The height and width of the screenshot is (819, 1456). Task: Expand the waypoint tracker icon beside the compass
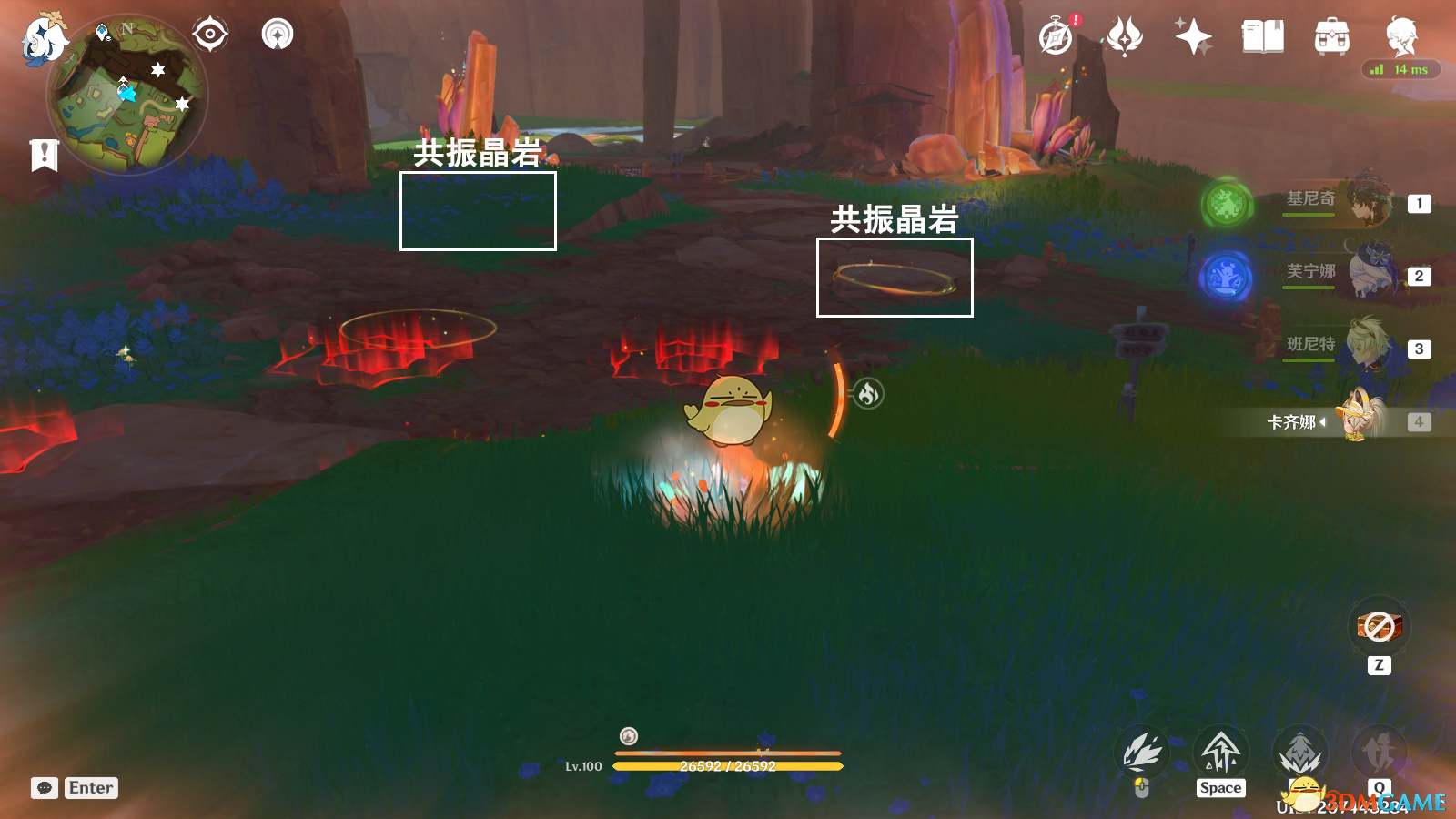[278, 34]
